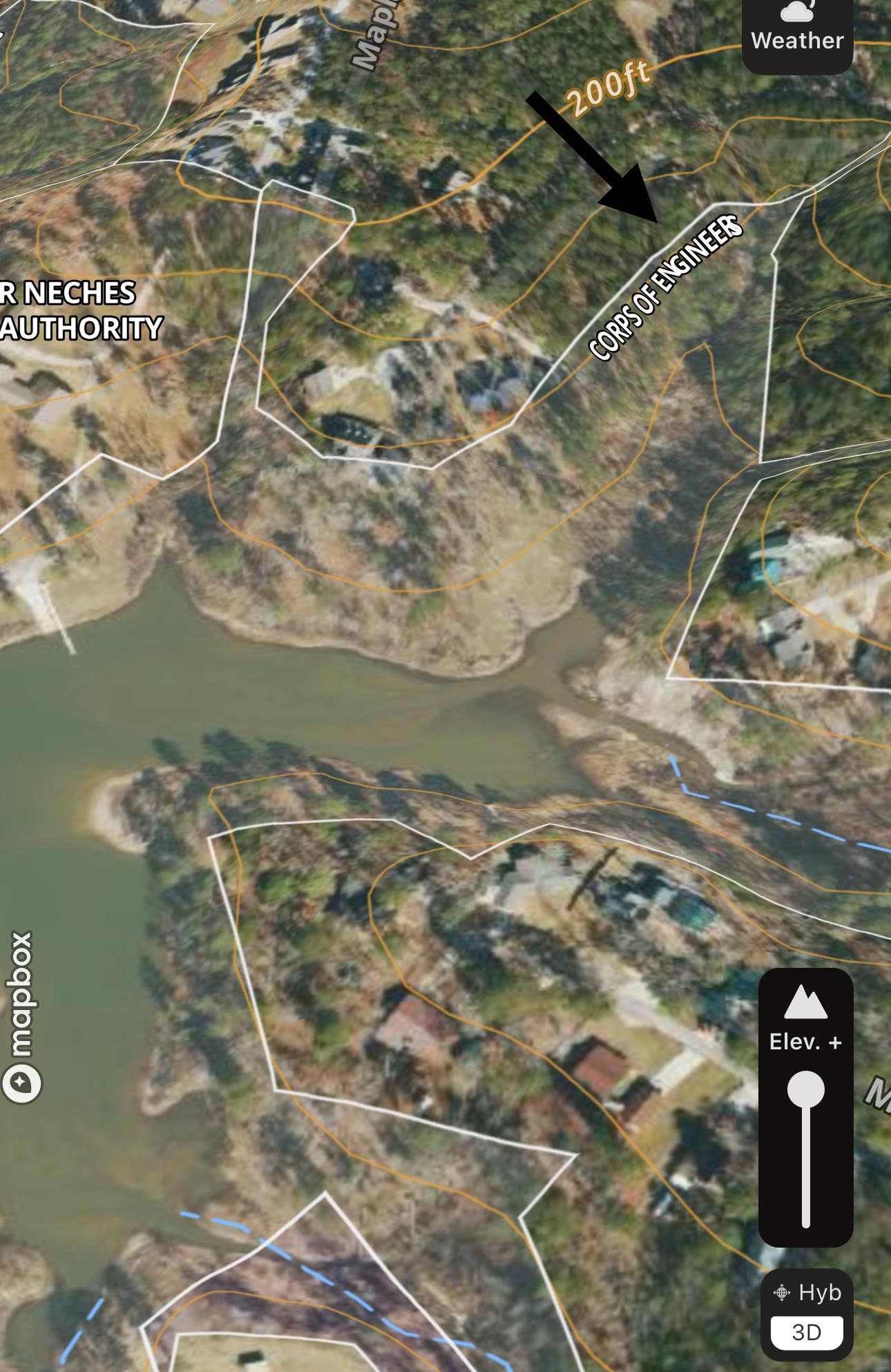Open the Mapbox attribution logo
The width and height of the screenshot is (891, 1372).
21,1016
